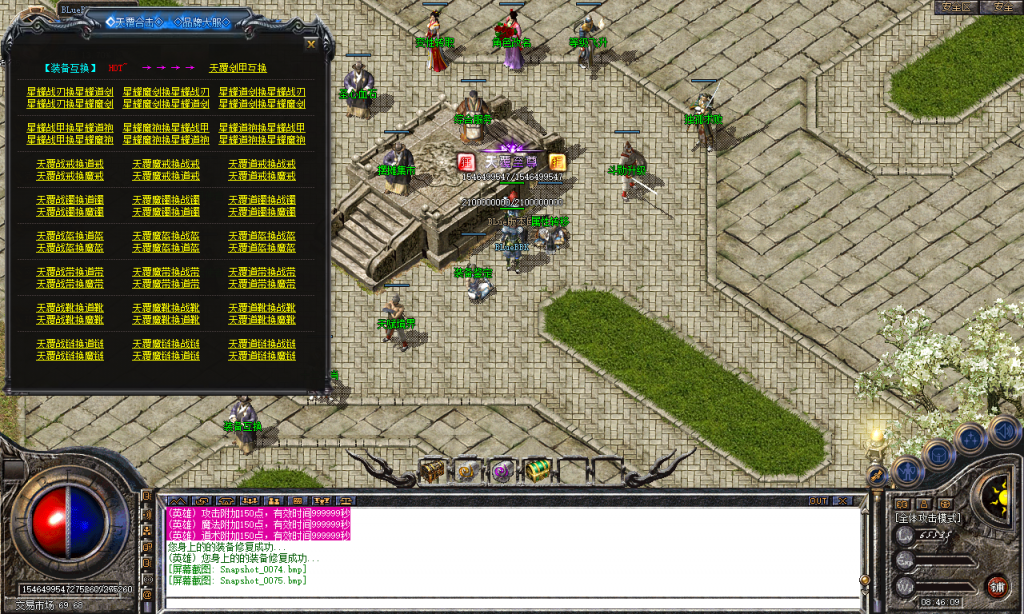Click 天覆魔靴换道靴 boots exchange
This screenshot has width=1024, height=614.
click(166, 320)
